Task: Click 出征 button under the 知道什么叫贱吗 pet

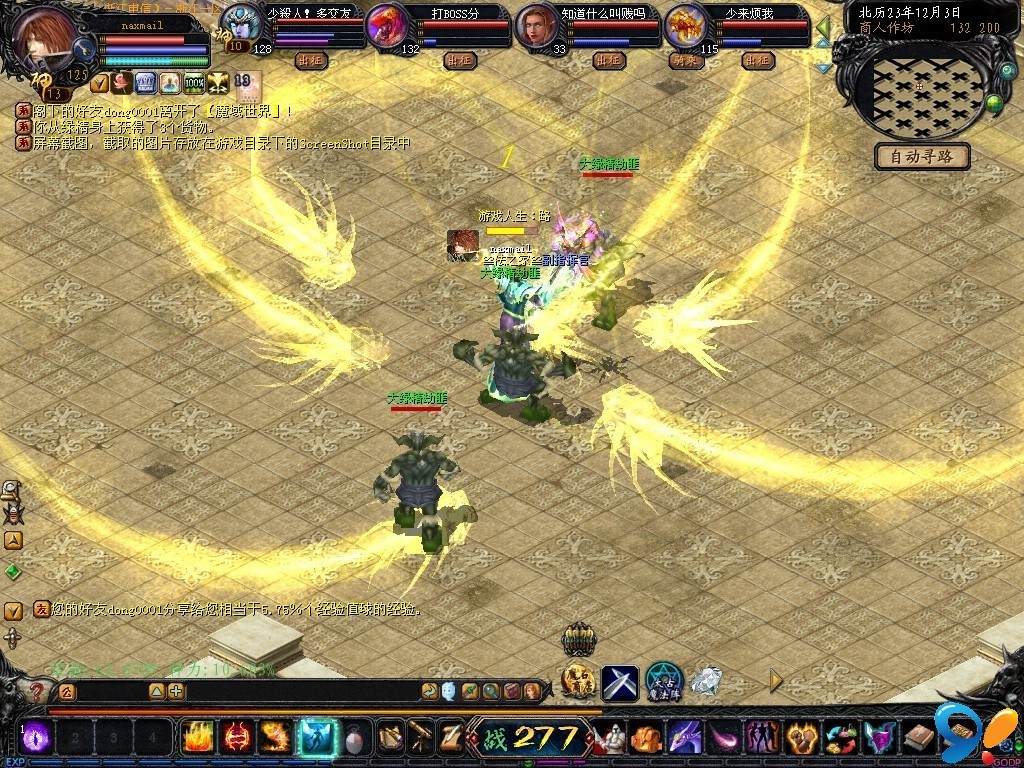Action: point(609,60)
